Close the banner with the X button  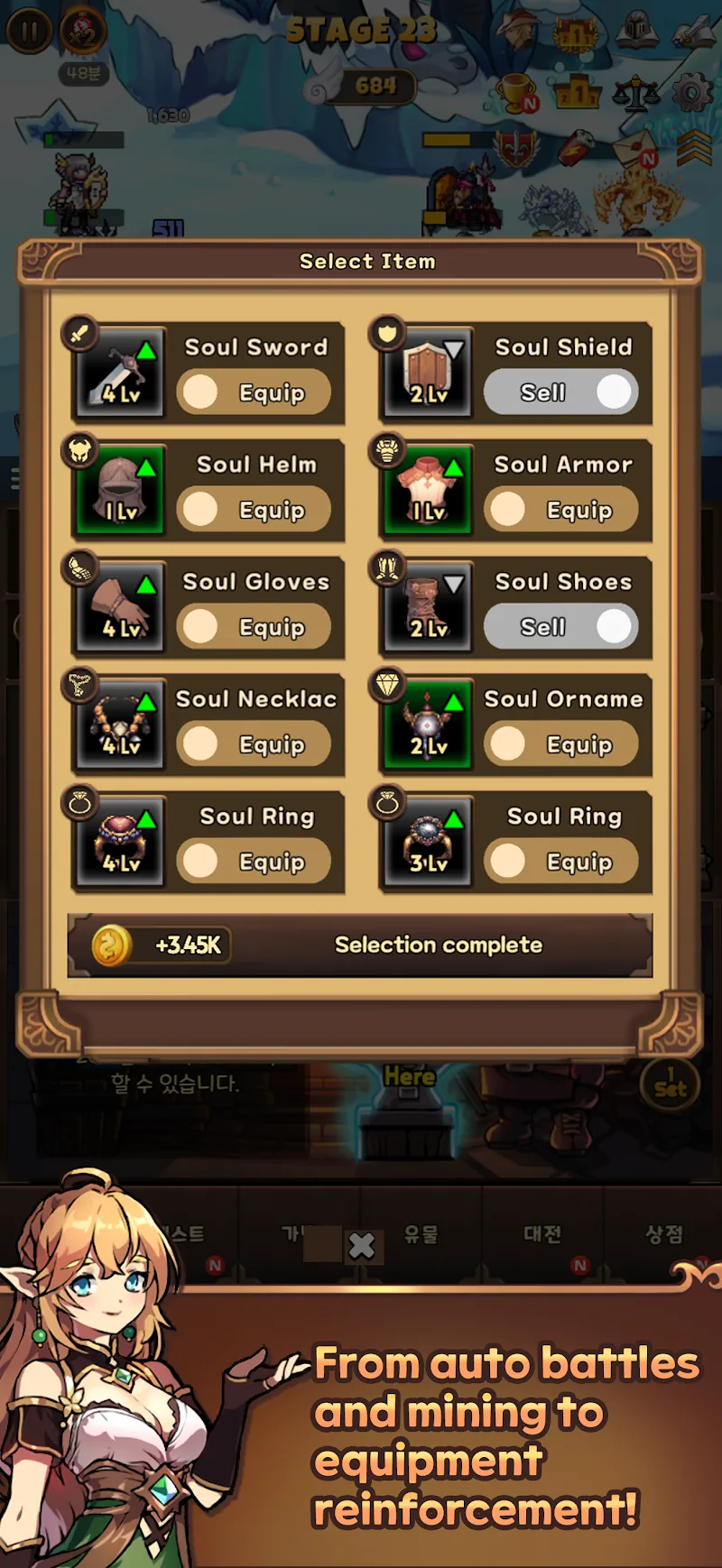tap(362, 1246)
